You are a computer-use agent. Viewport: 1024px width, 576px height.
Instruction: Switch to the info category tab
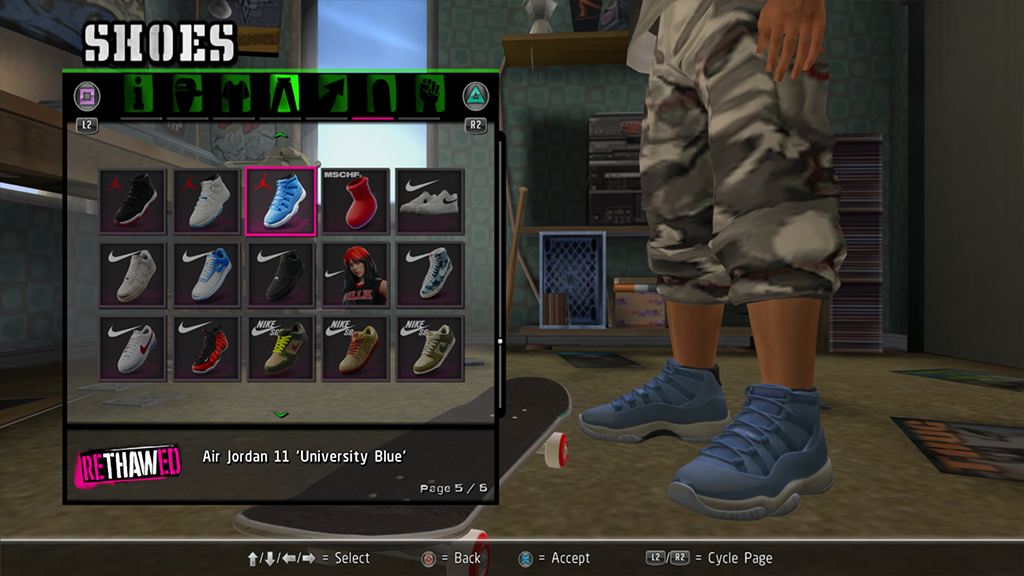[x=141, y=96]
